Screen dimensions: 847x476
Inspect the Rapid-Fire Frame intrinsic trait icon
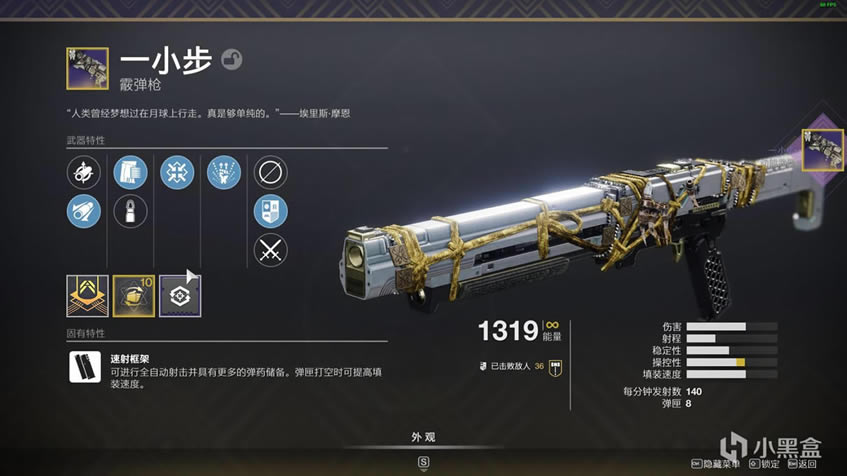(x=84, y=367)
